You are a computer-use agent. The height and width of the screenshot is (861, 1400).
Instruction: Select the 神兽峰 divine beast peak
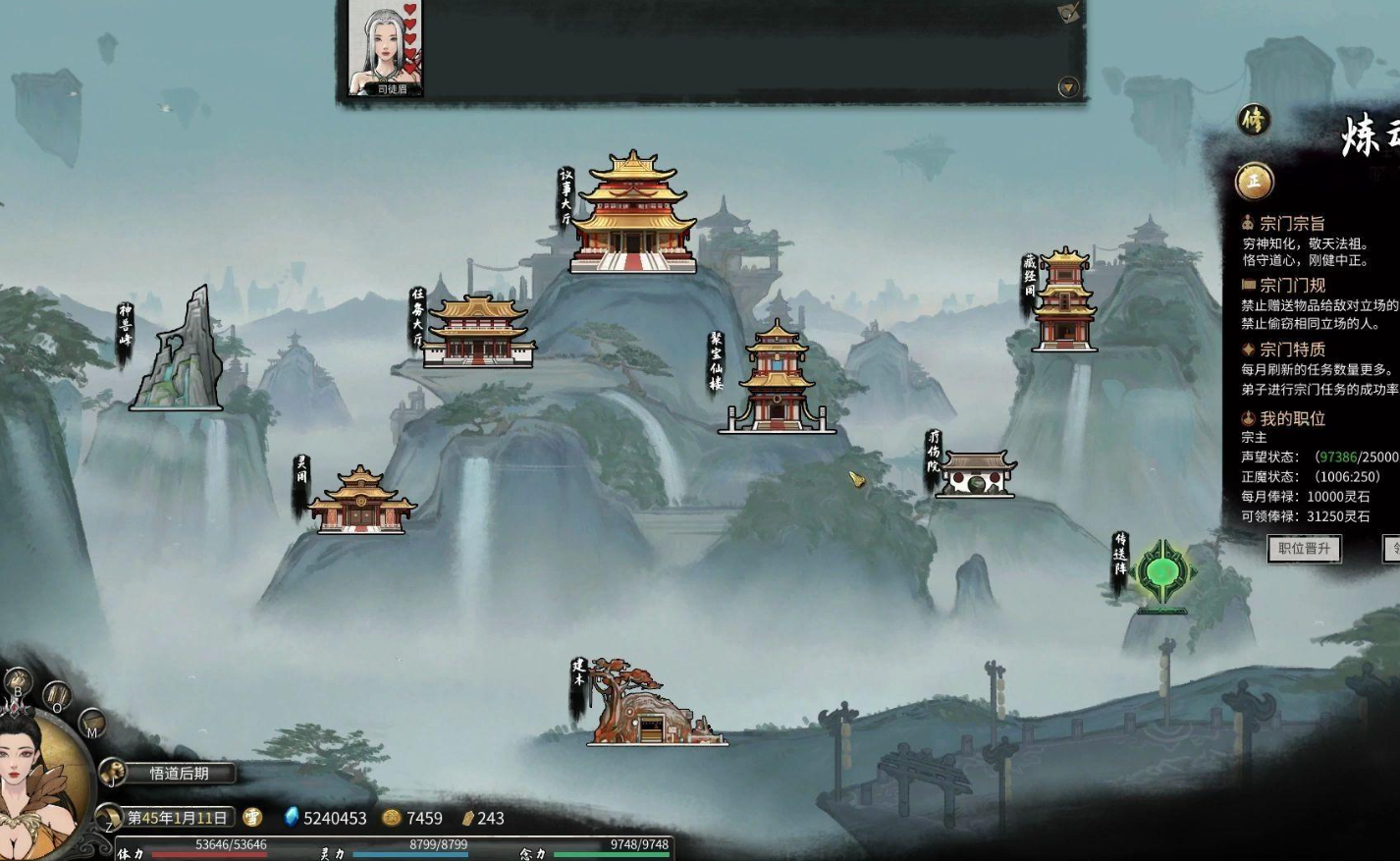pos(178,355)
